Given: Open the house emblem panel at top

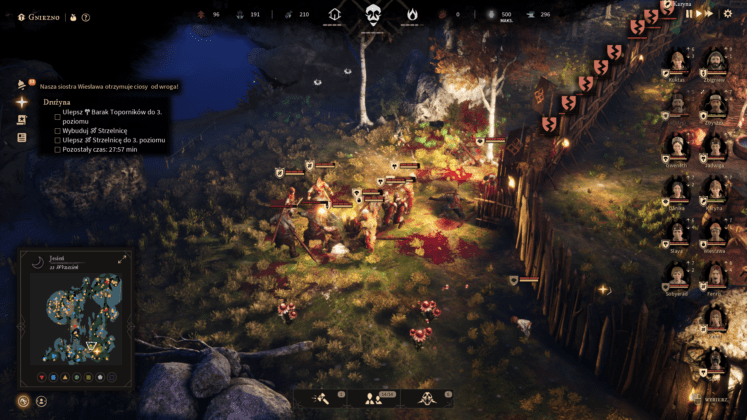Looking at the screenshot, I should [x=336, y=14].
